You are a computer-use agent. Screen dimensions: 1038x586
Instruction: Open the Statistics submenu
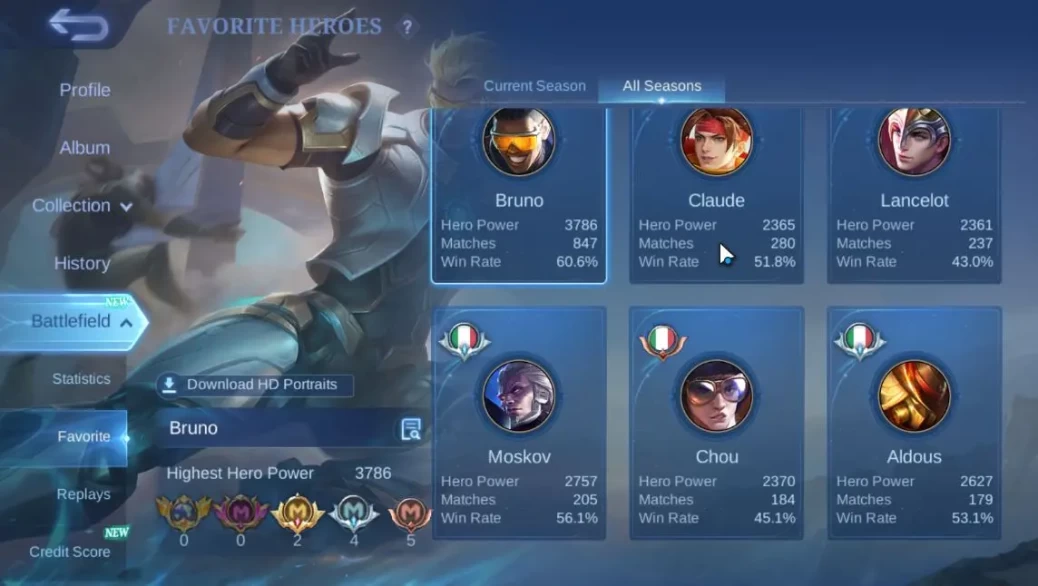pos(81,379)
